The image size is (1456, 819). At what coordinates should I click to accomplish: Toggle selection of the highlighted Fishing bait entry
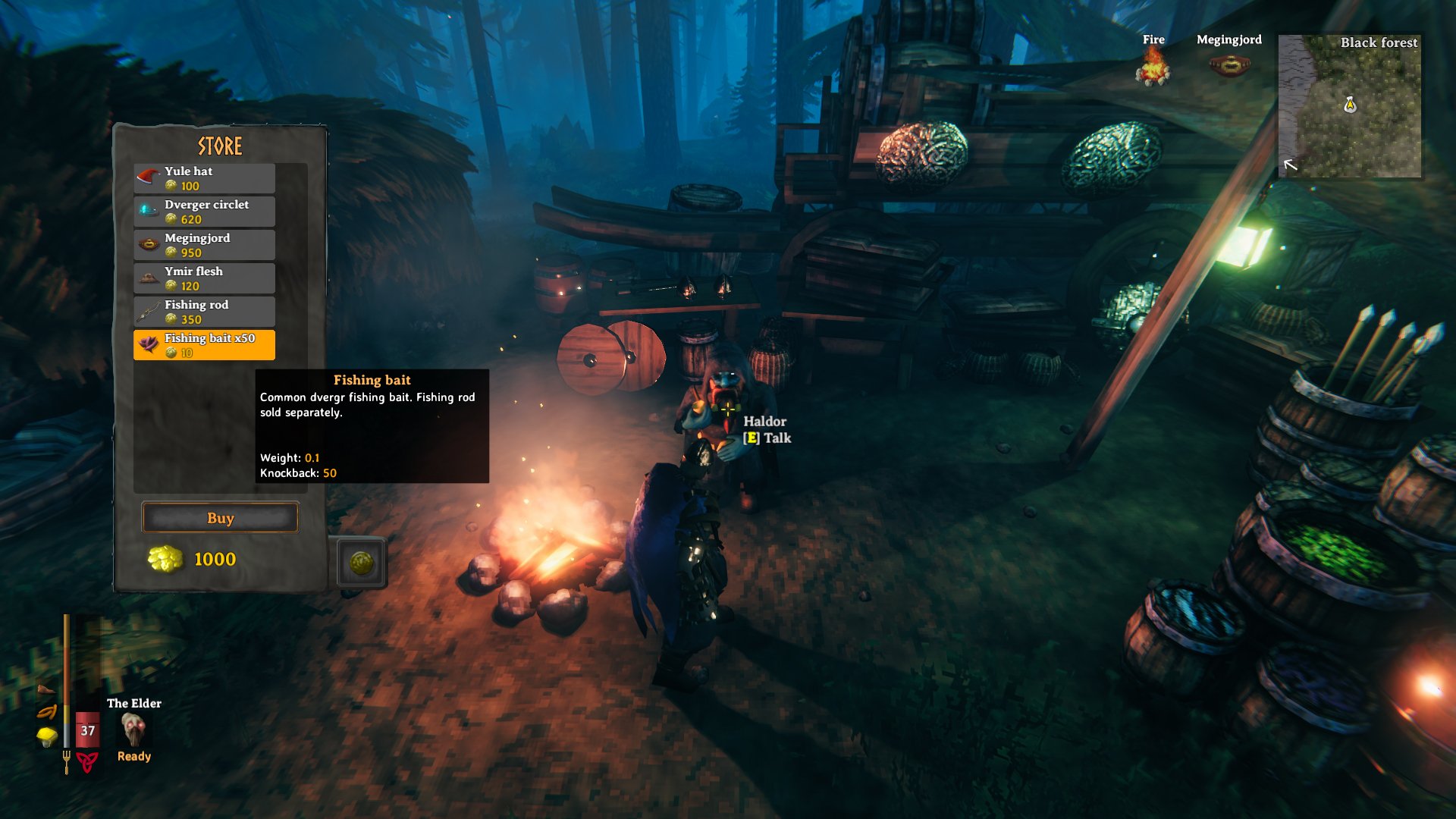204,344
